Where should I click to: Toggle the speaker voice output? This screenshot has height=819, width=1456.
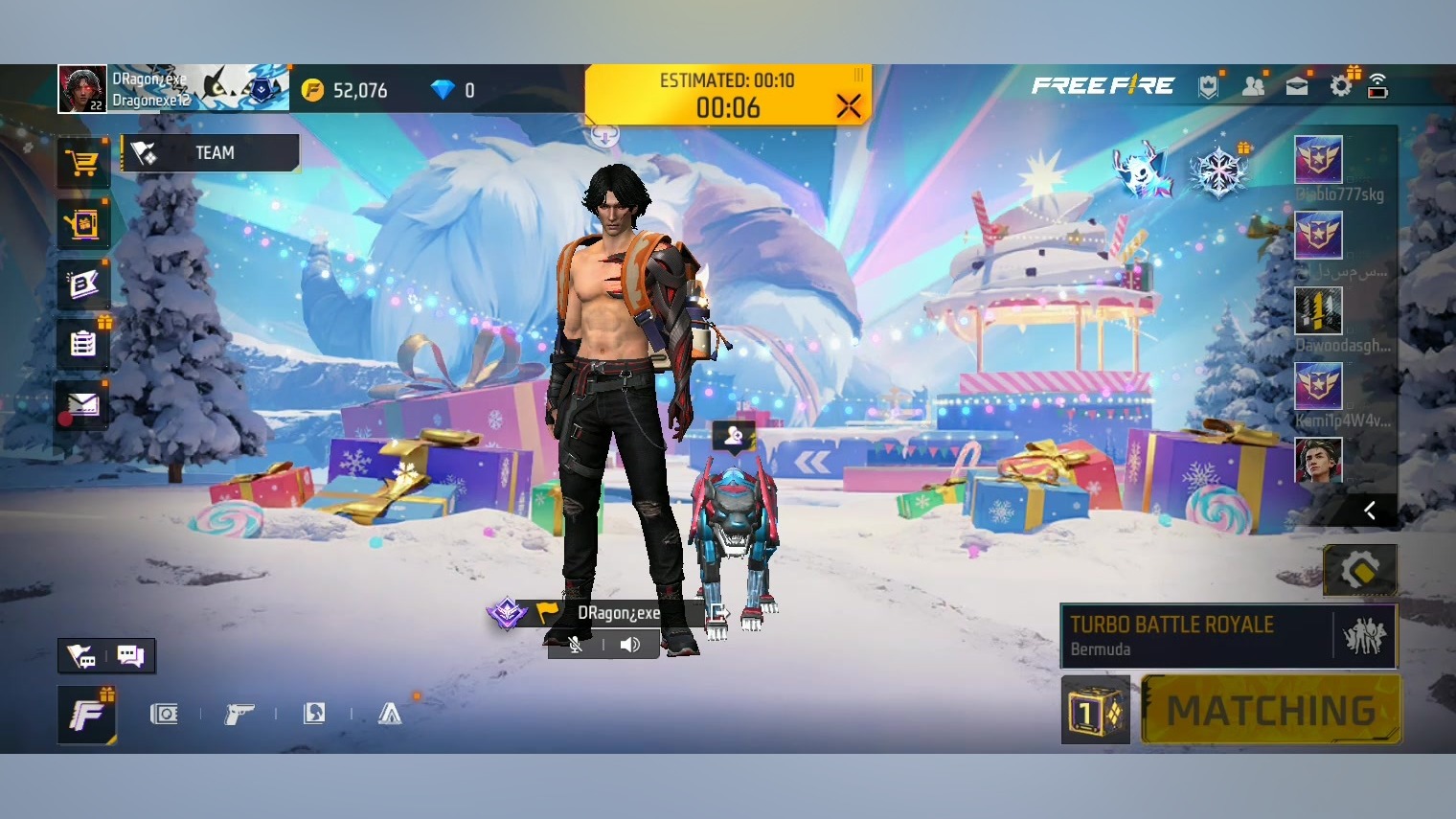pyautogui.click(x=629, y=645)
